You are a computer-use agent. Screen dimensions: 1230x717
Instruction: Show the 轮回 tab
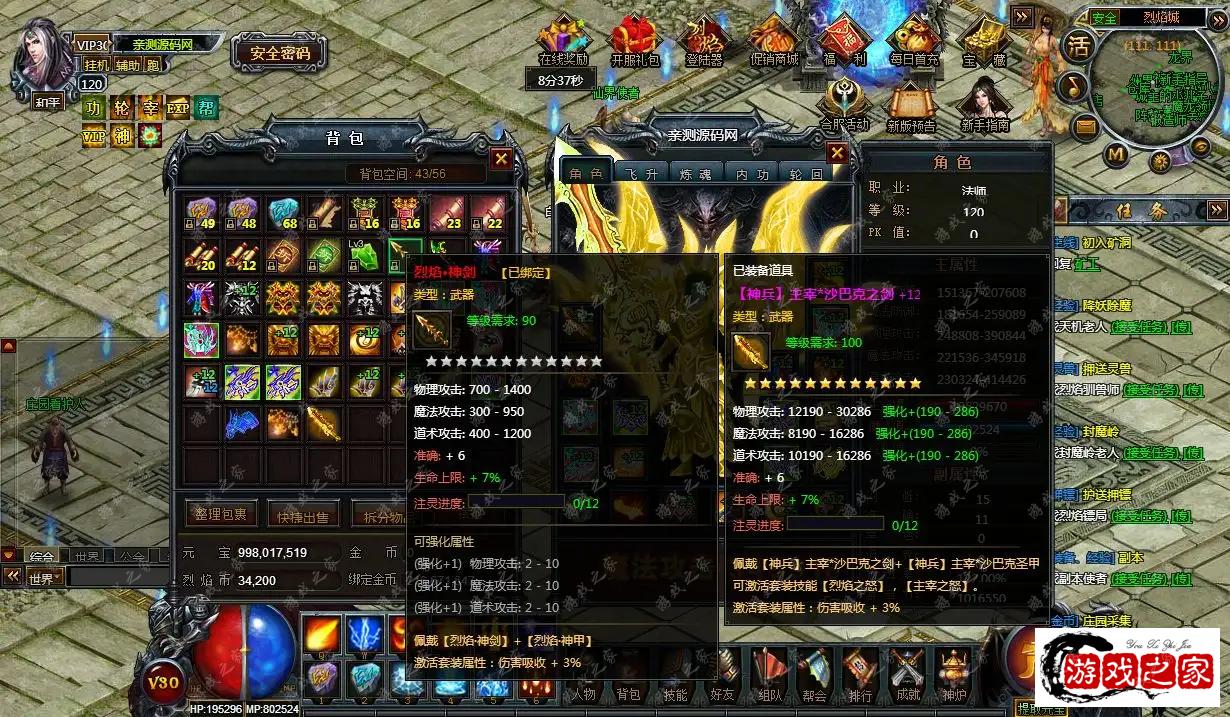(804, 173)
